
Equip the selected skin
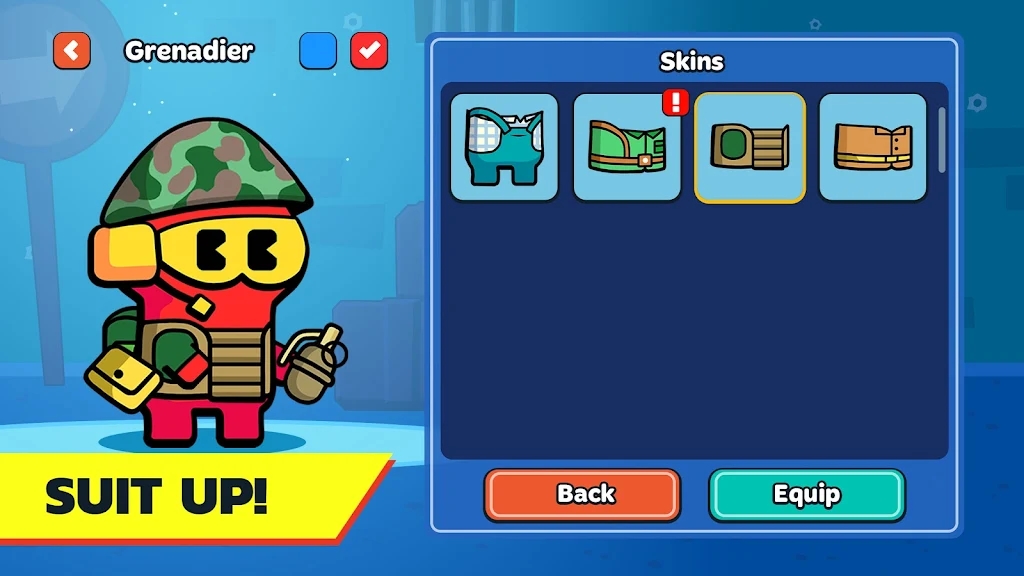(807, 494)
